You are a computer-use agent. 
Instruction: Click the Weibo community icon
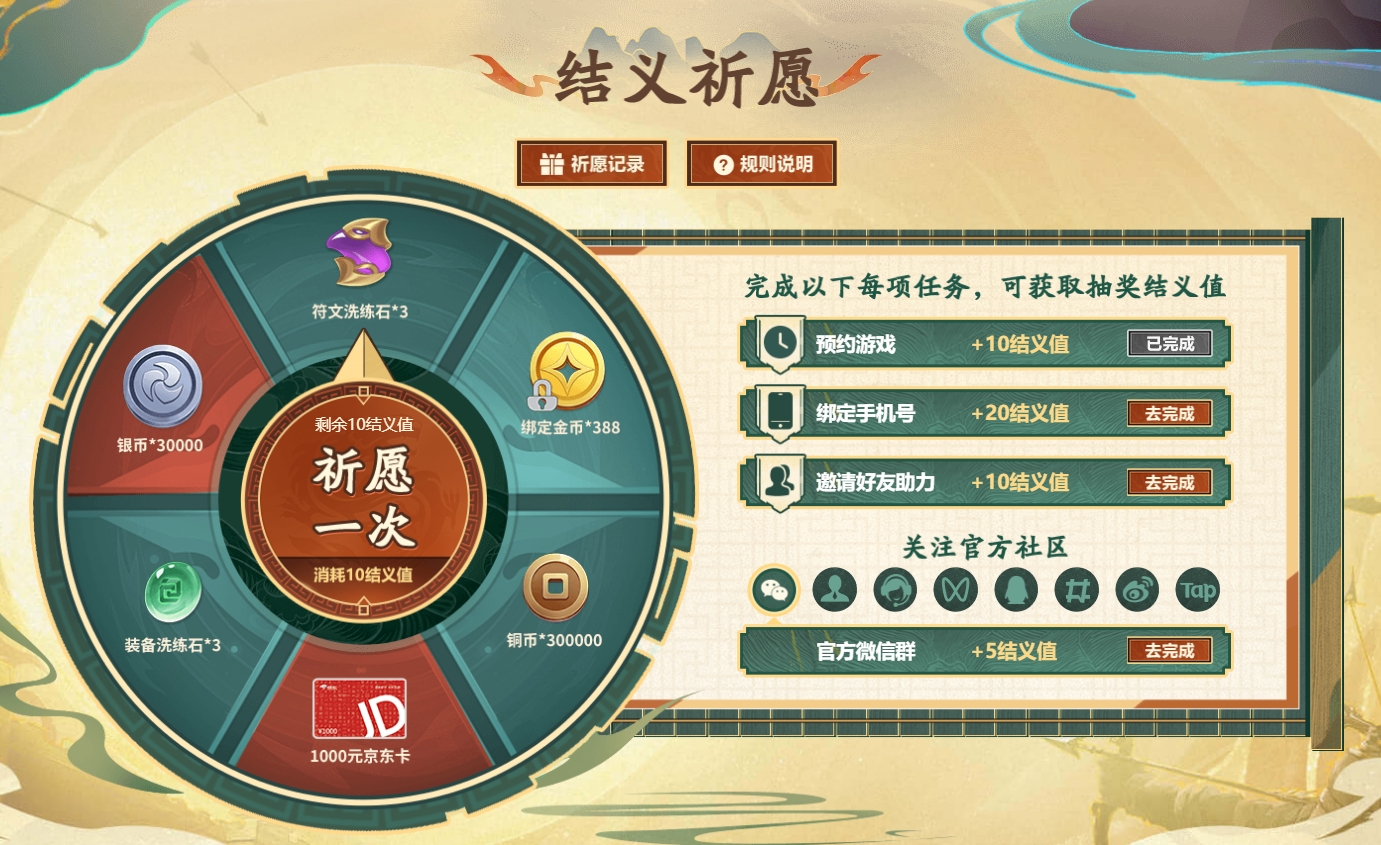pos(1136,590)
